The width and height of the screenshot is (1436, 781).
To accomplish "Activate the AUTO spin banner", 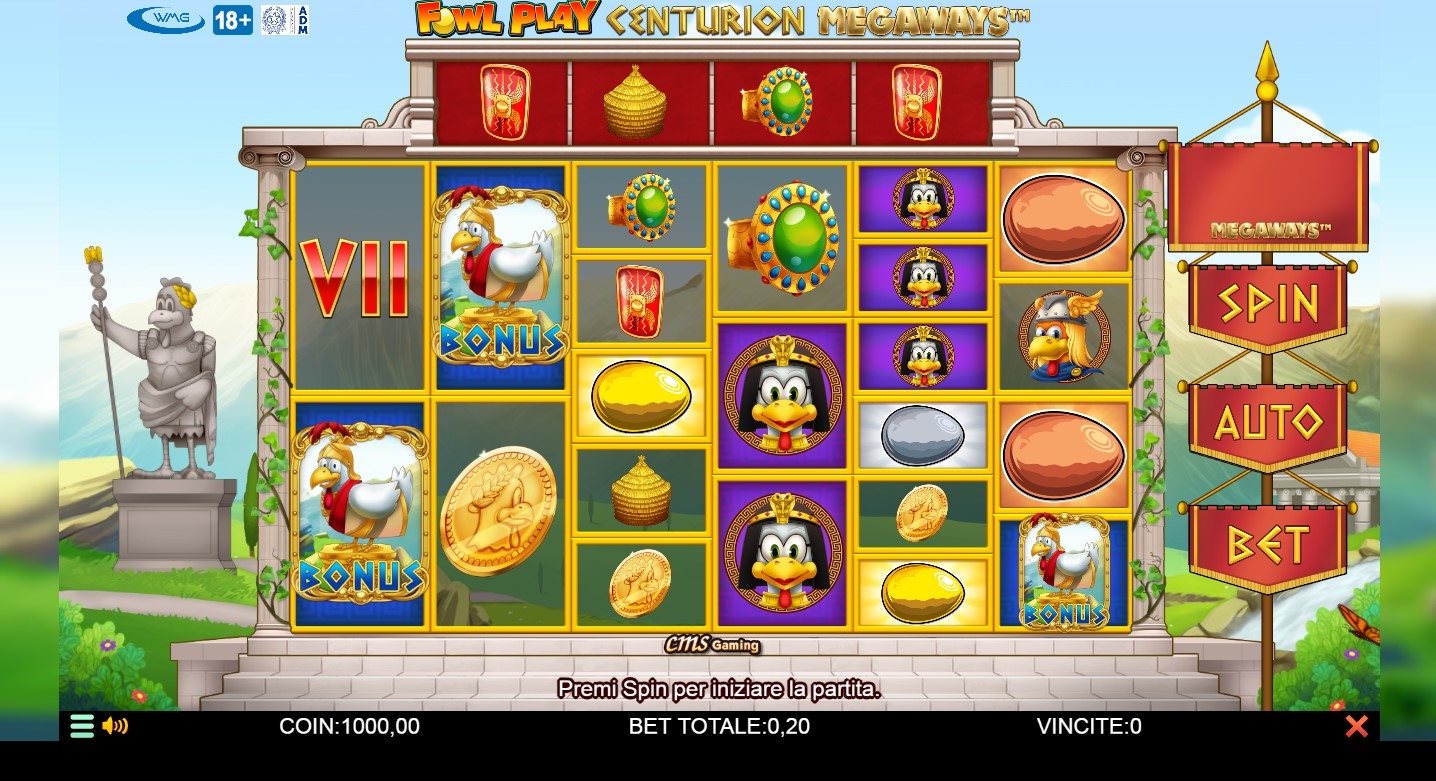I will tap(1267, 424).
